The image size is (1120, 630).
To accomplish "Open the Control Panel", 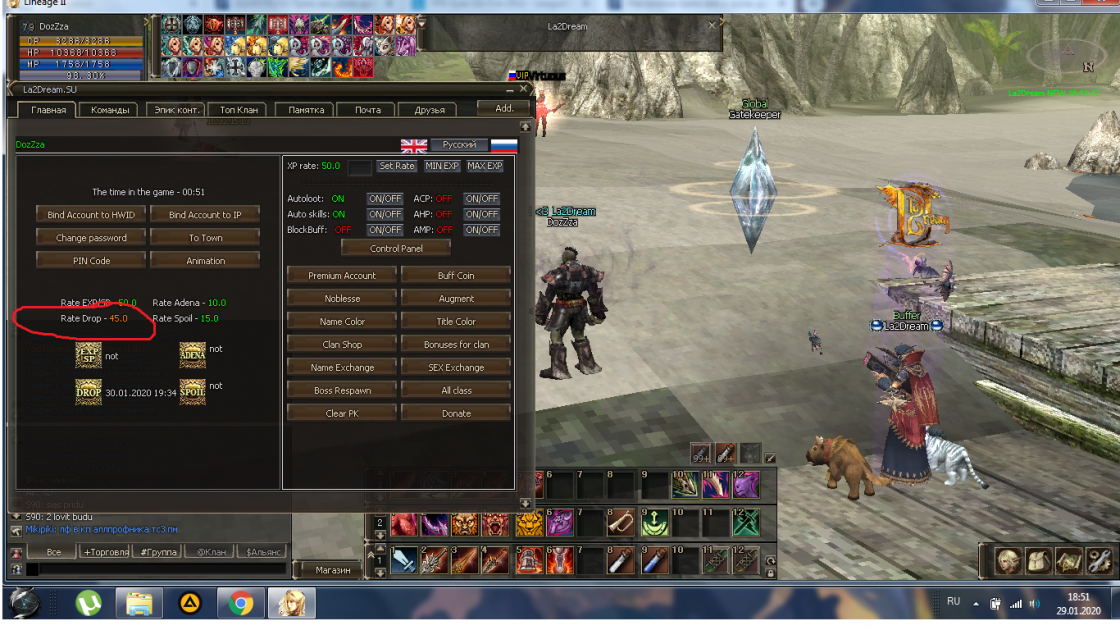I will coord(396,248).
